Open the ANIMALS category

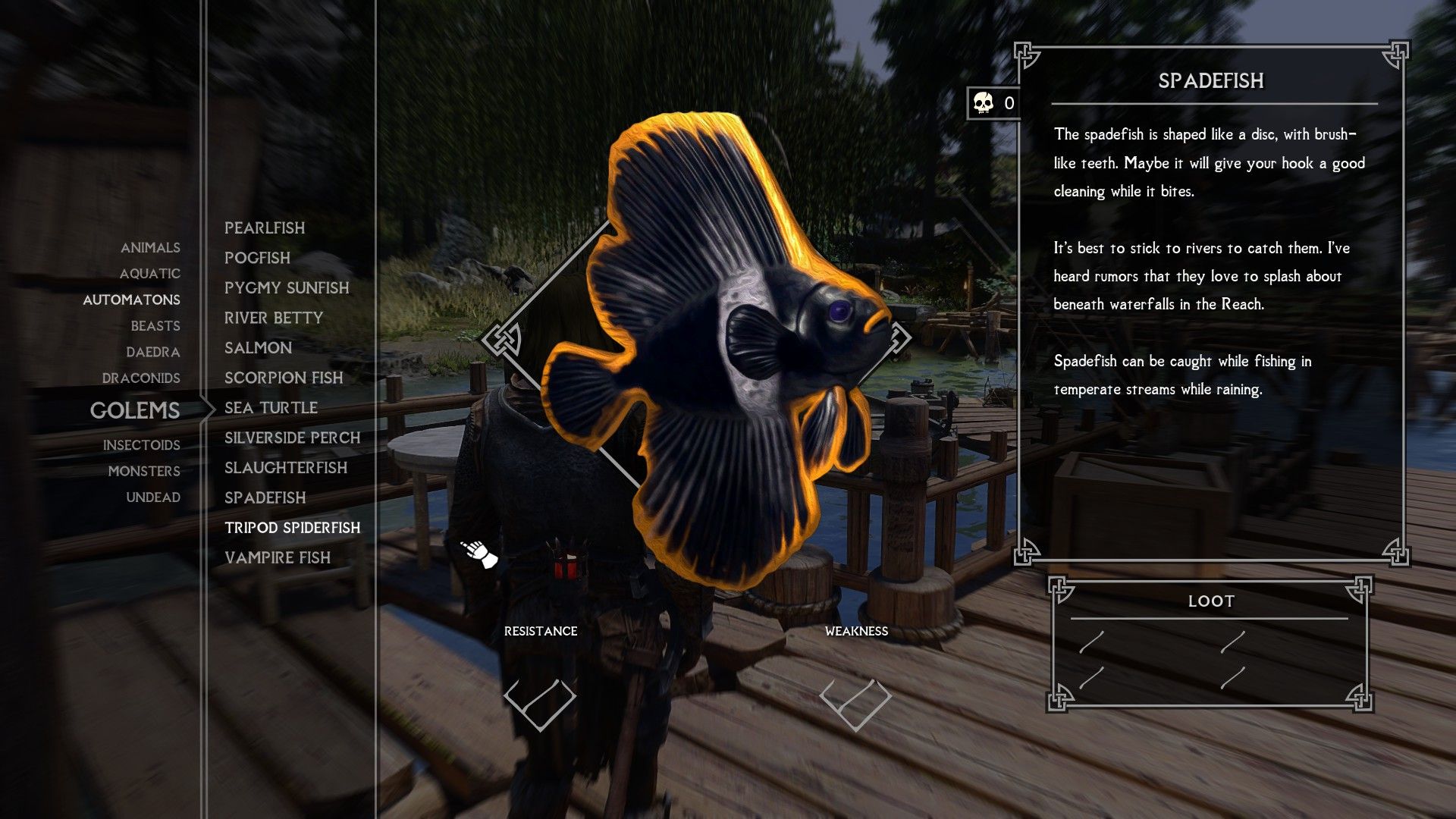point(149,248)
